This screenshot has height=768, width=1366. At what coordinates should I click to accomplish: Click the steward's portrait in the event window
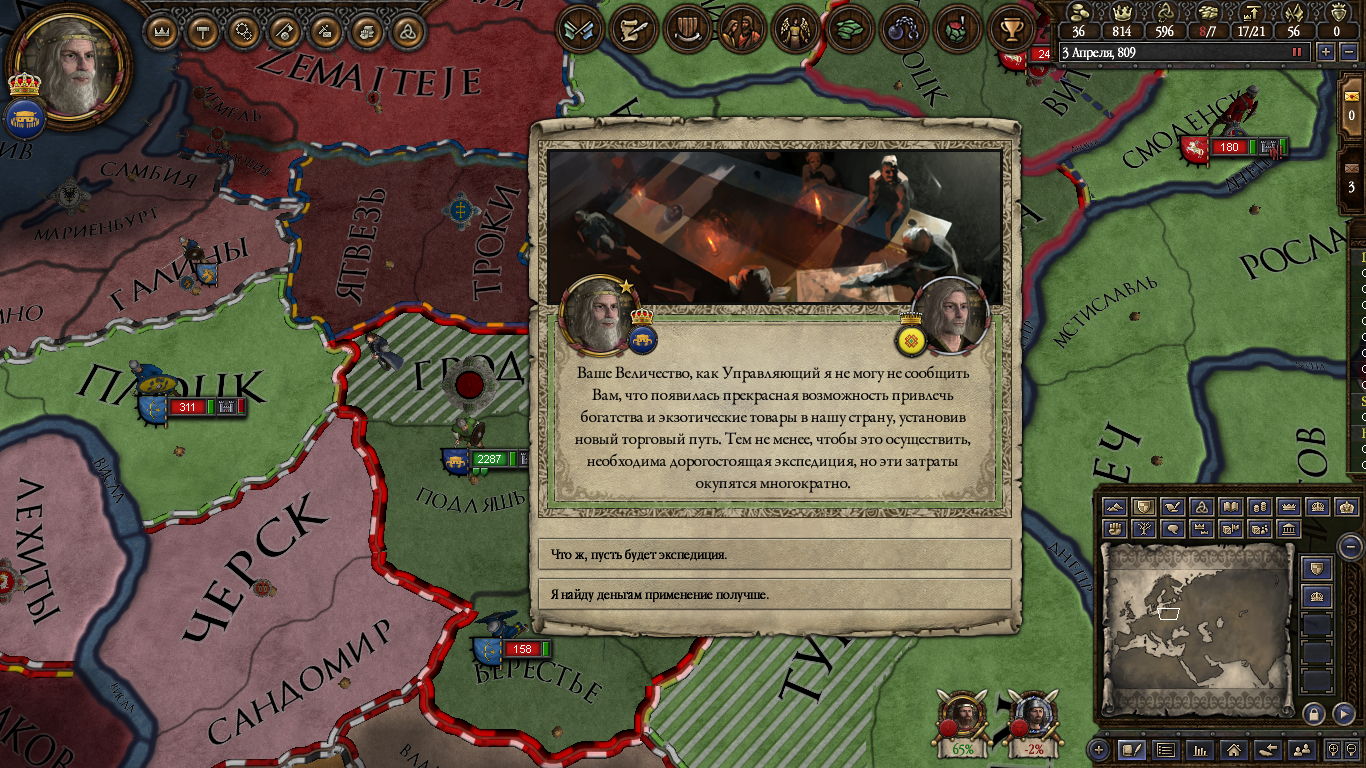[951, 315]
